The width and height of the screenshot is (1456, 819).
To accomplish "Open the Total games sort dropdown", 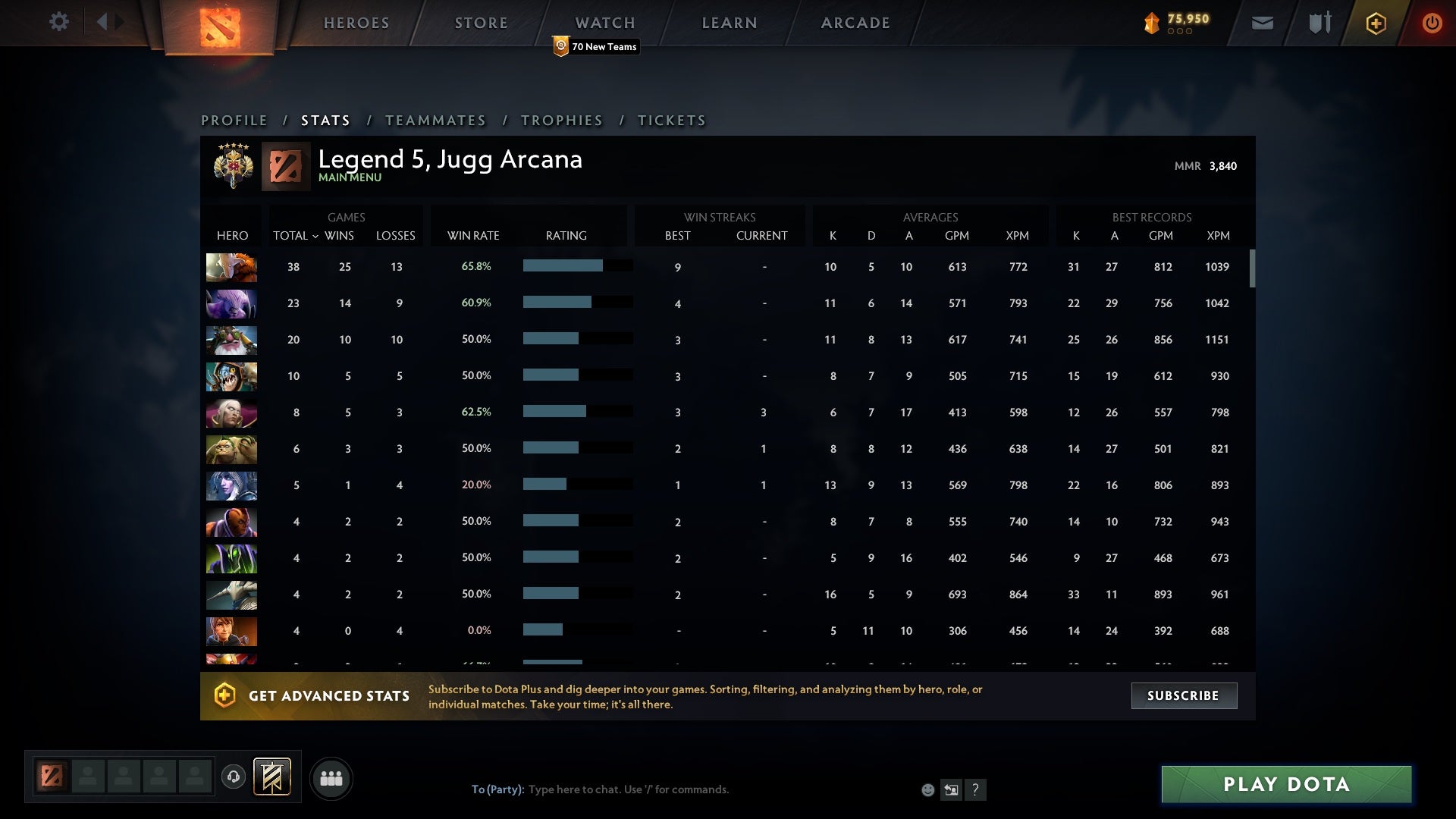I will pyautogui.click(x=295, y=236).
